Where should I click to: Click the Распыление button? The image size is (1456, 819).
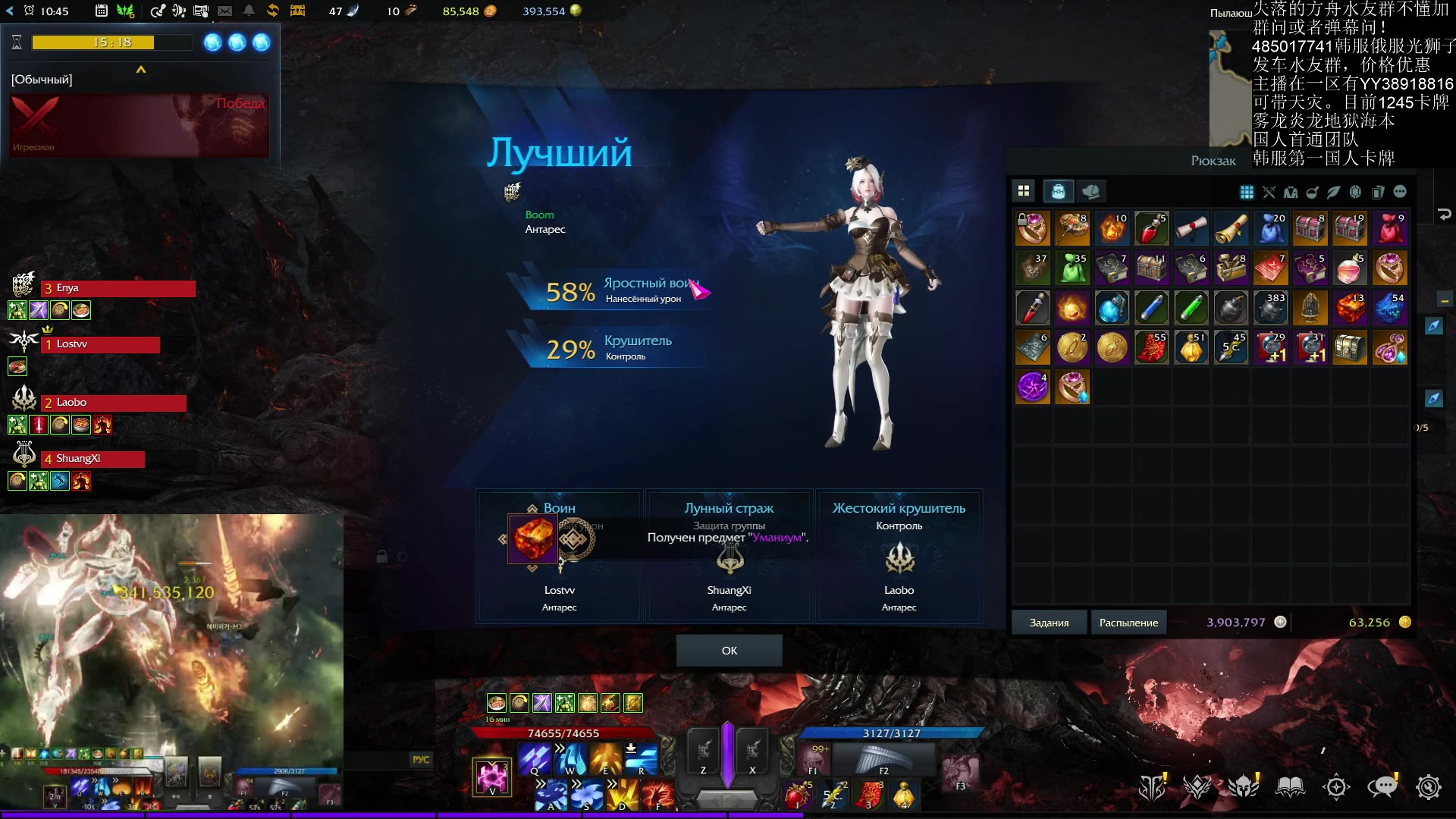coord(1128,623)
